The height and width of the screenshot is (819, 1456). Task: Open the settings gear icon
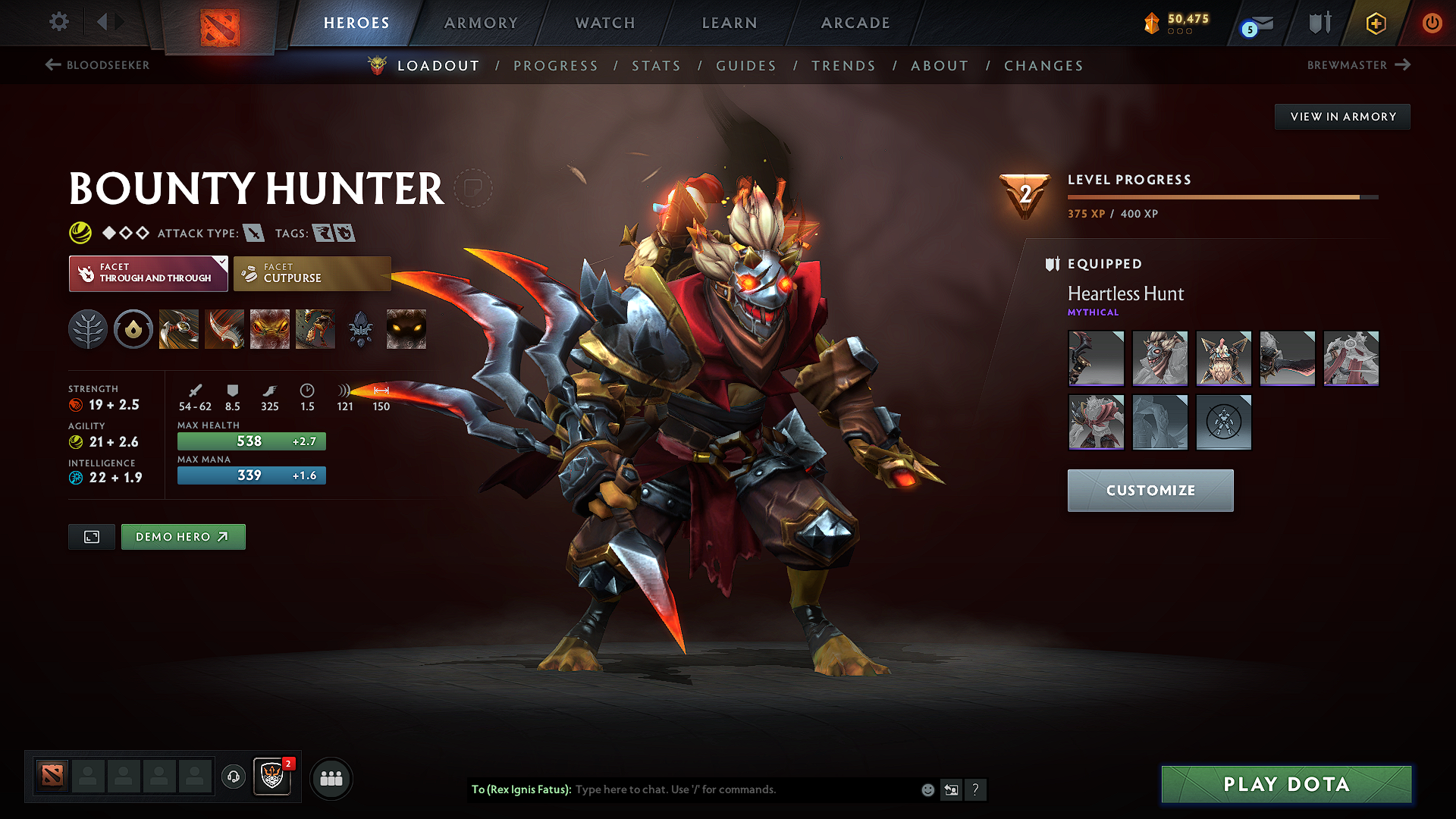(58, 22)
